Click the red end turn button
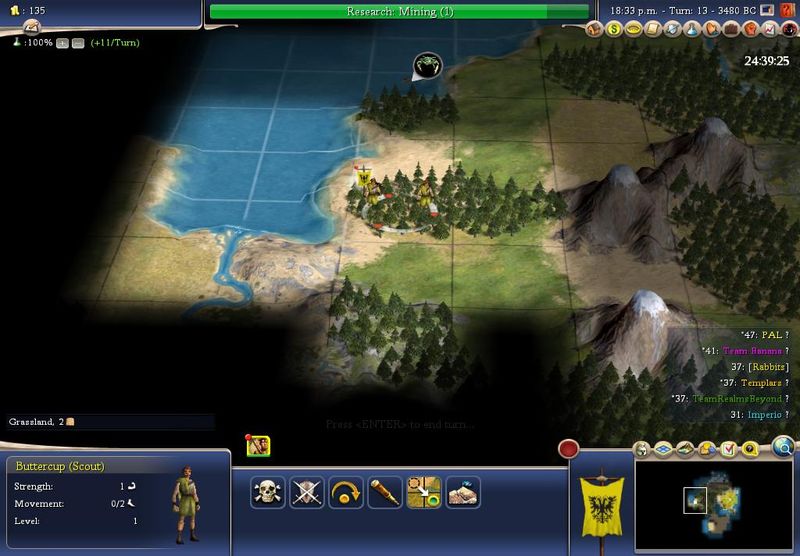Screen dimensions: 800x556 [570, 449]
